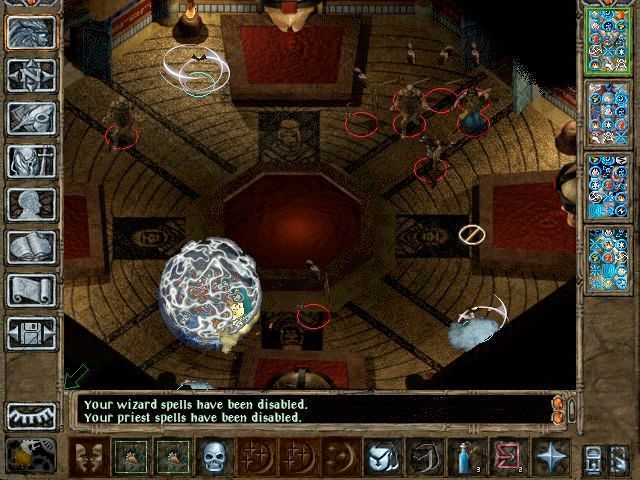This screenshot has width=640, height=480.
Task: Use the red scroll quick item
Action: [506, 457]
